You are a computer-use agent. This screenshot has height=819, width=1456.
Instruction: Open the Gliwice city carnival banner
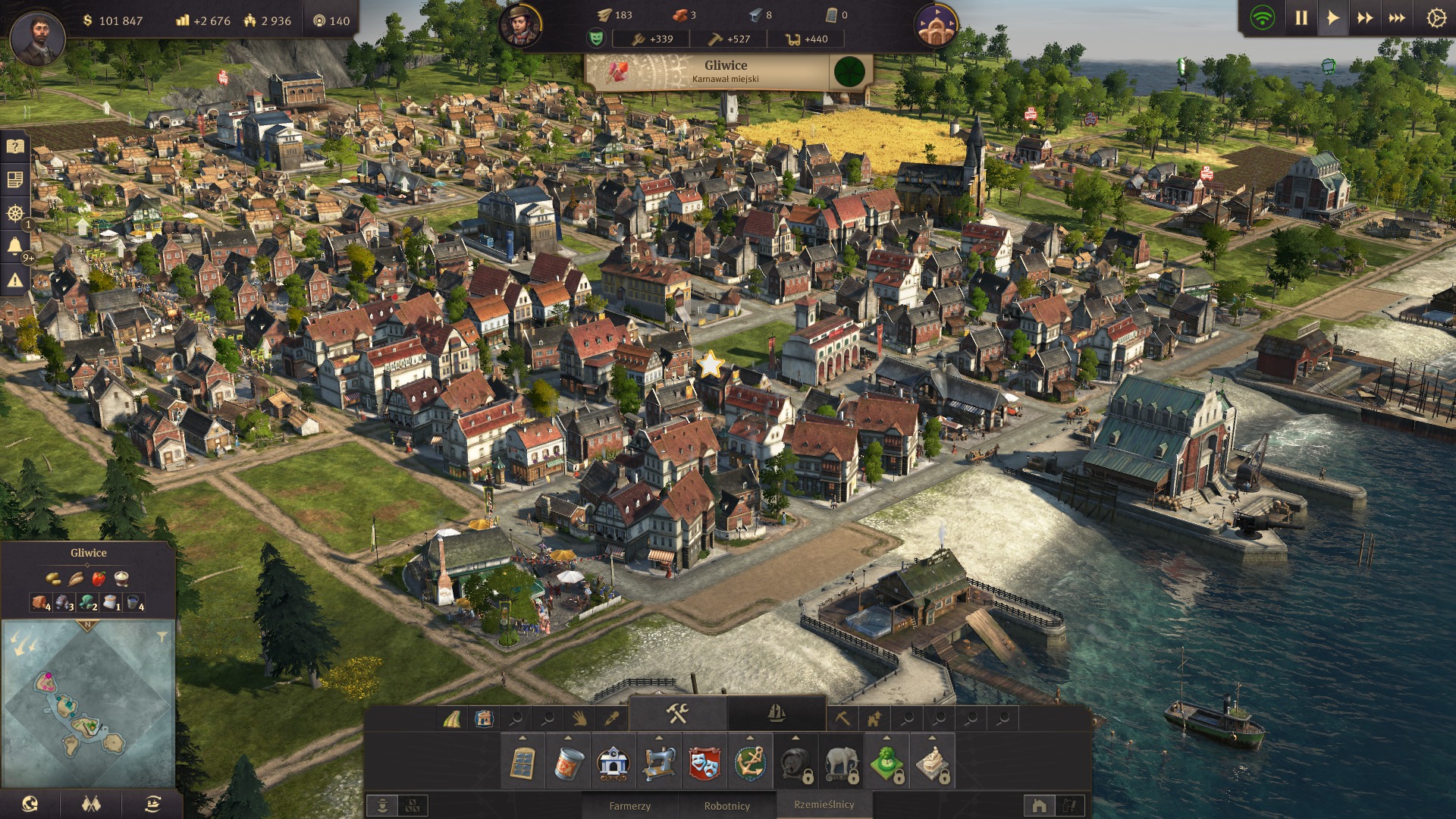pyautogui.click(x=726, y=72)
